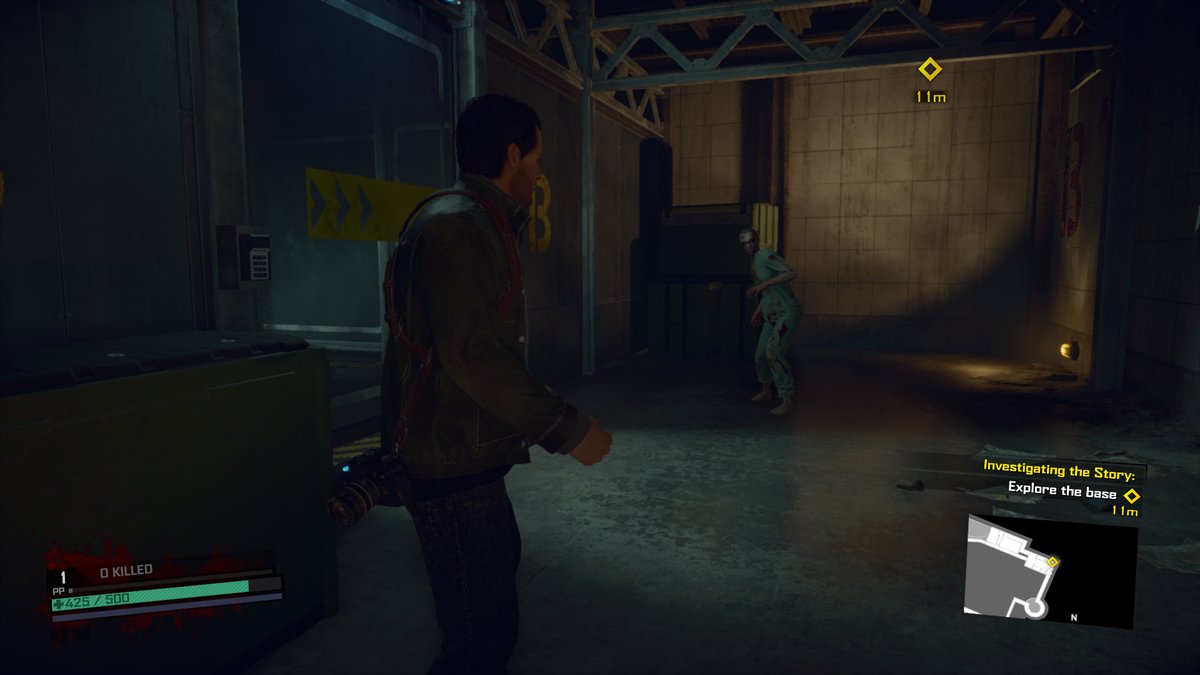1200x675 pixels.
Task: Click the Investigating the Story quest title
Action: click(x=1063, y=466)
